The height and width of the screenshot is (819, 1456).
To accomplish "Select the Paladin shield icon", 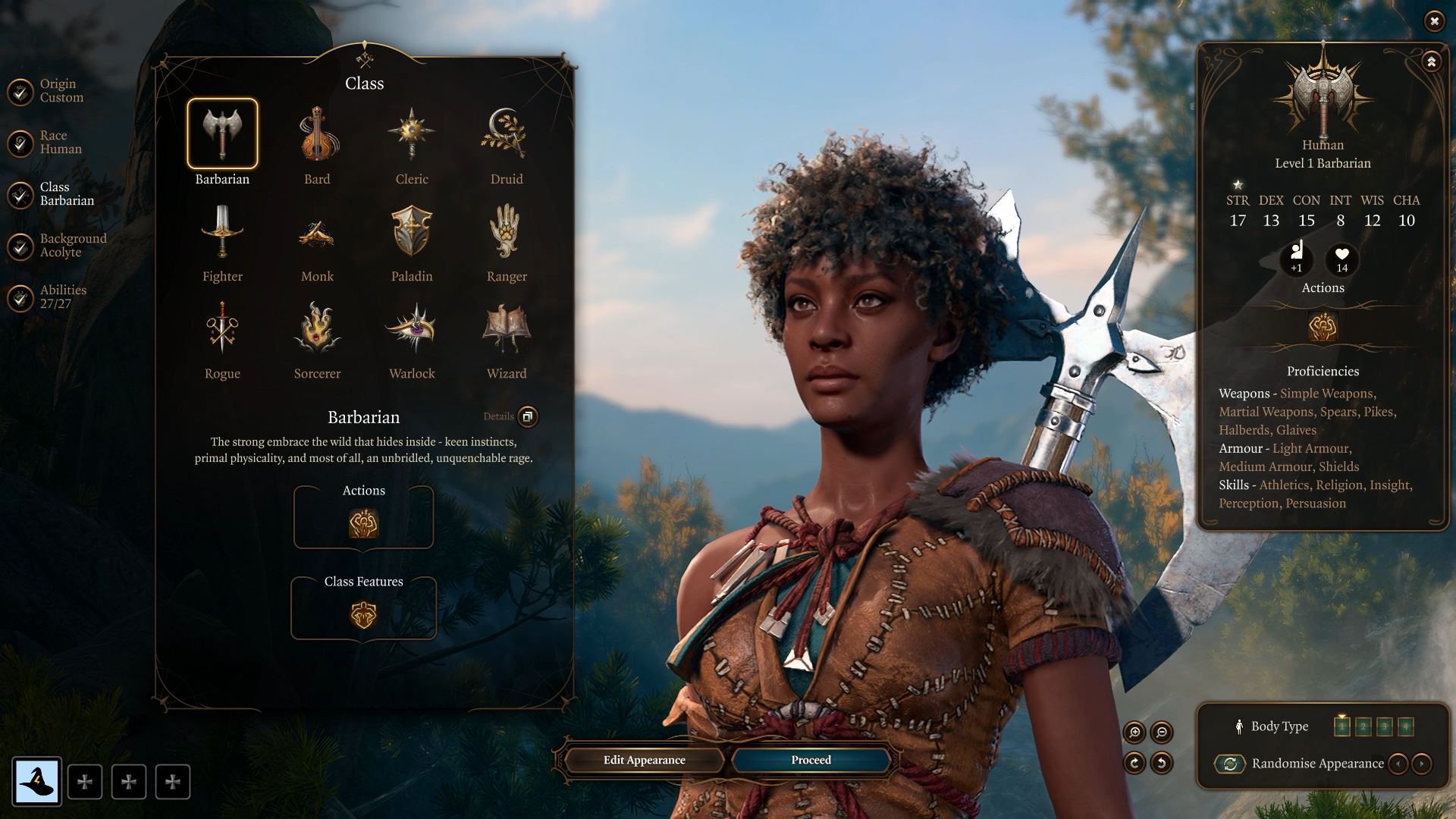I will (412, 231).
